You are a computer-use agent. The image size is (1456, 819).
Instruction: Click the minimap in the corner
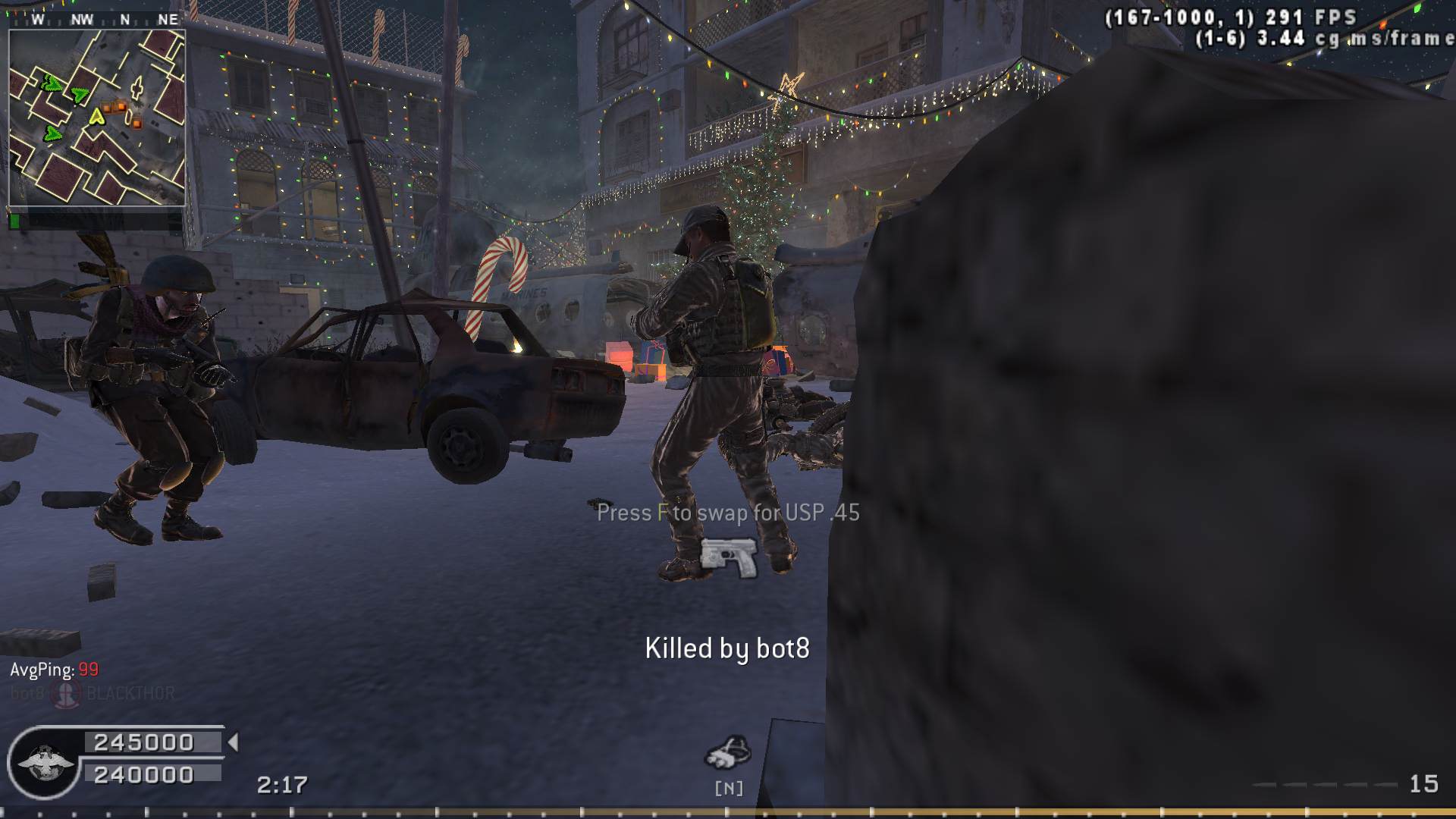(x=96, y=118)
